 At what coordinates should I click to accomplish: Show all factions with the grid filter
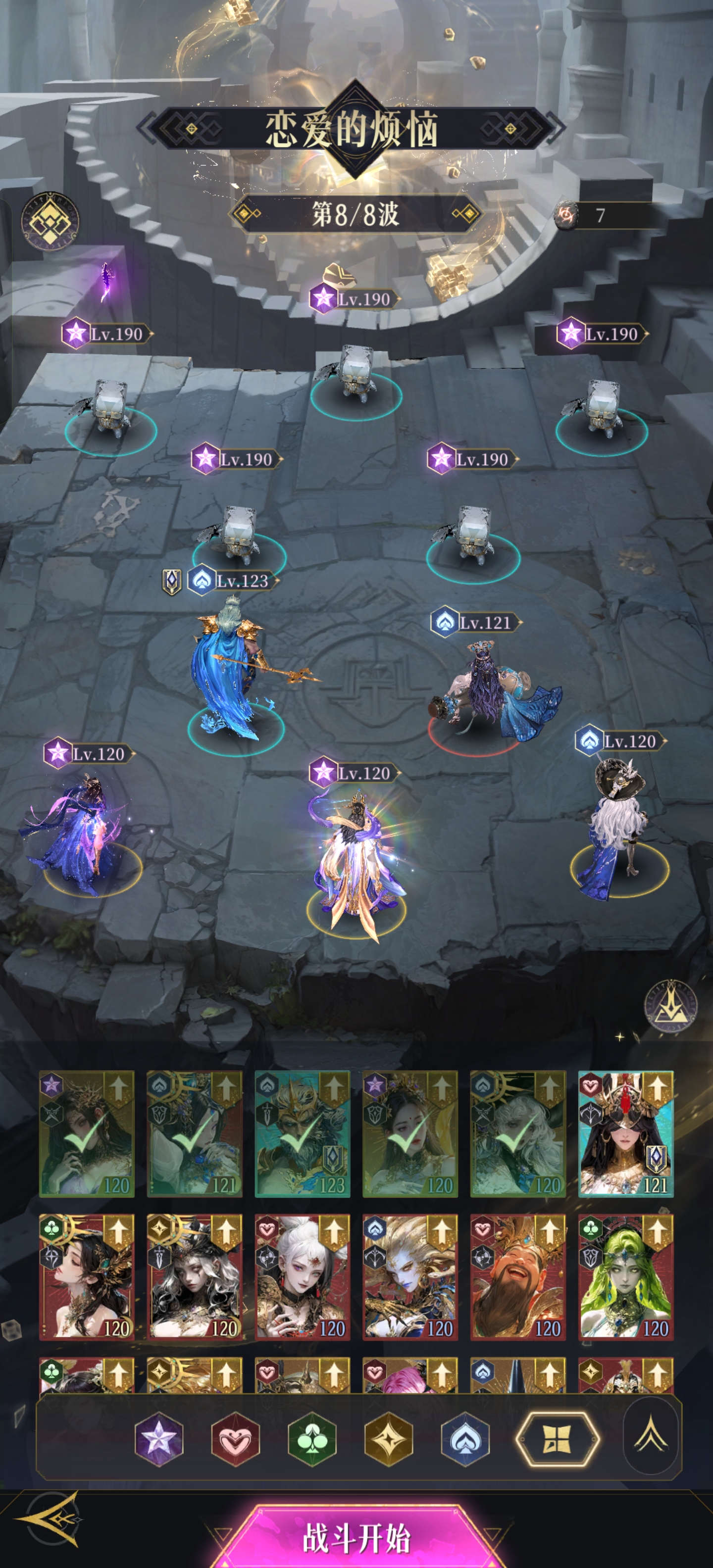click(557, 1440)
